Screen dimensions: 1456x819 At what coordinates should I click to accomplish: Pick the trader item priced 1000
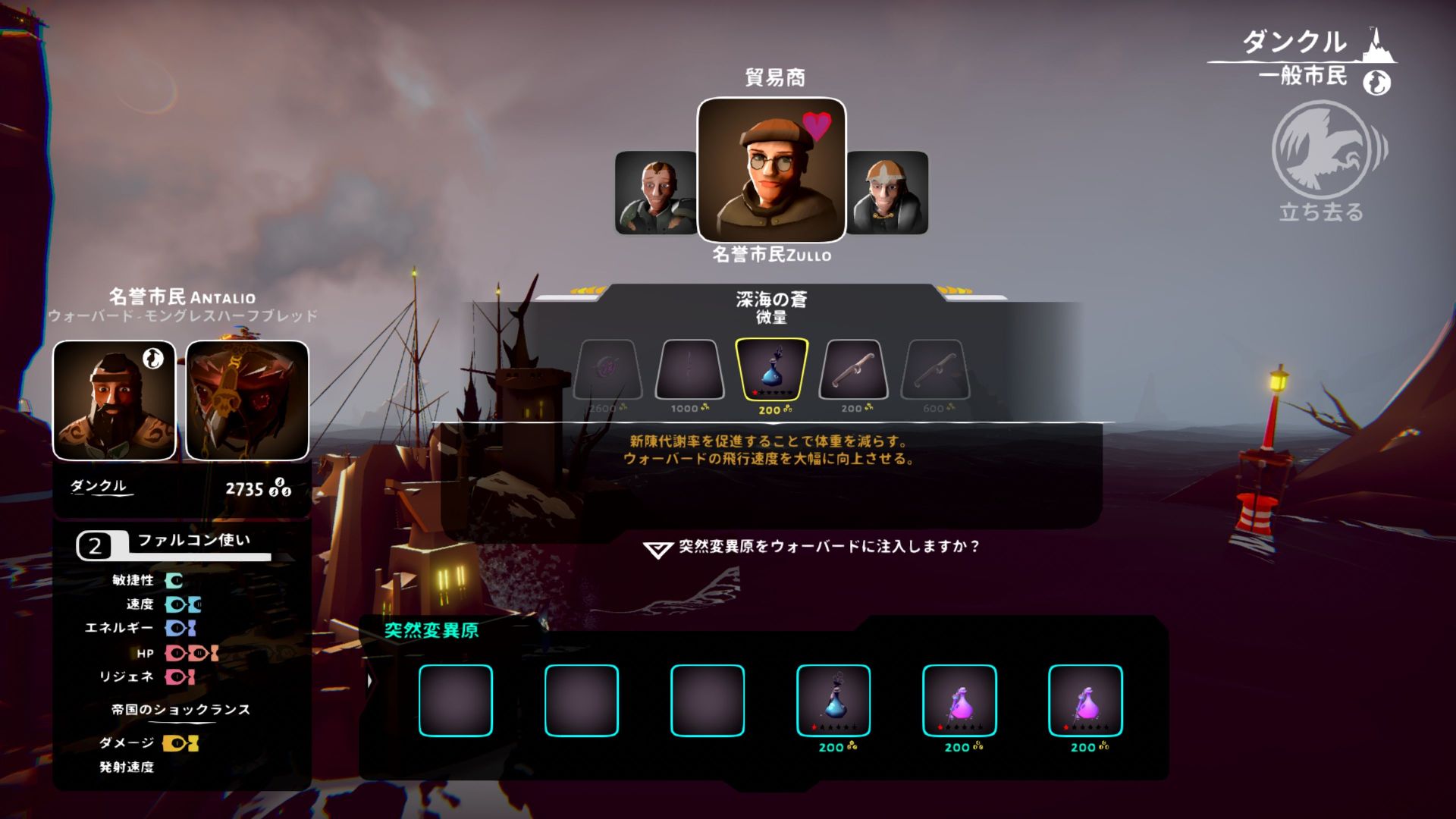pyautogui.click(x=689, y=369)
